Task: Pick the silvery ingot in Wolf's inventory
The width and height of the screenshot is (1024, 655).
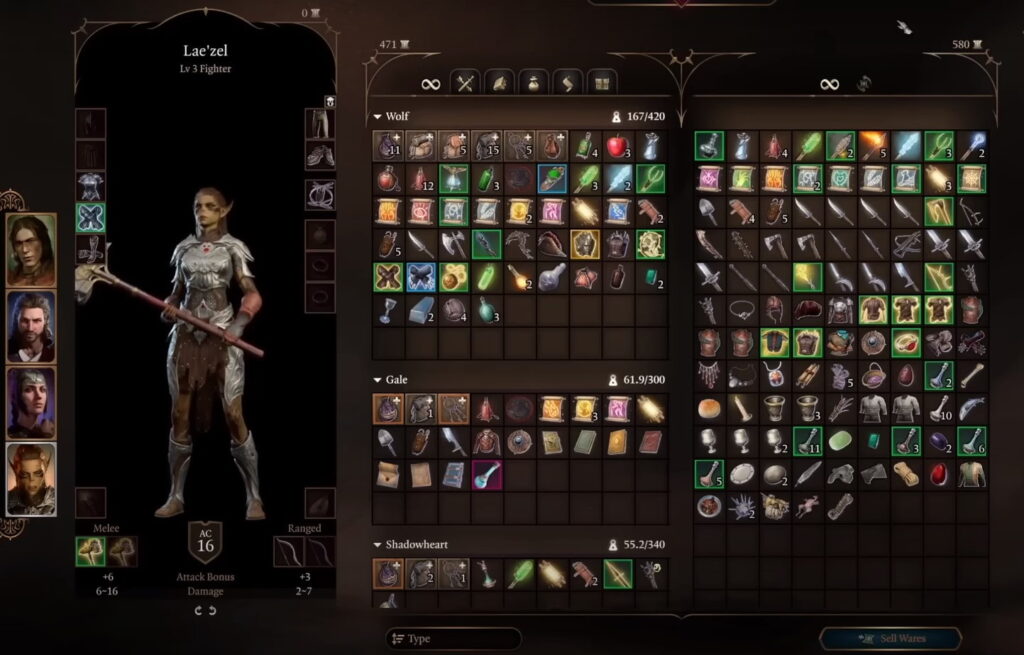Action: [421, 310]
